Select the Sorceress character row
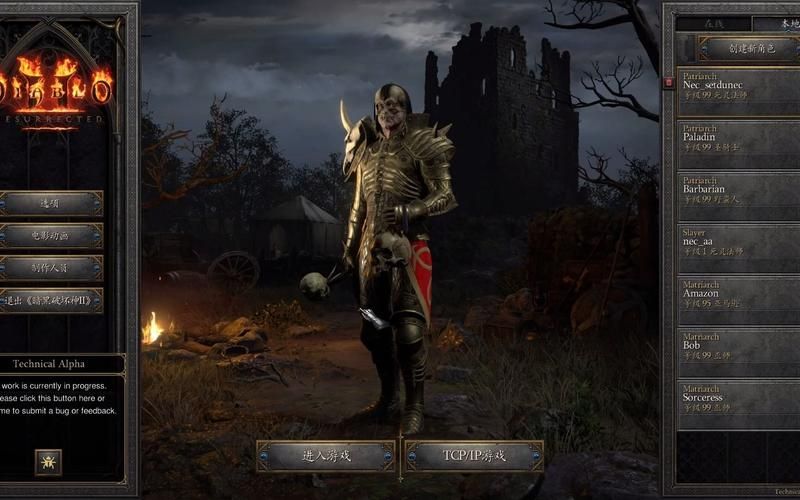 coord(740,400)
